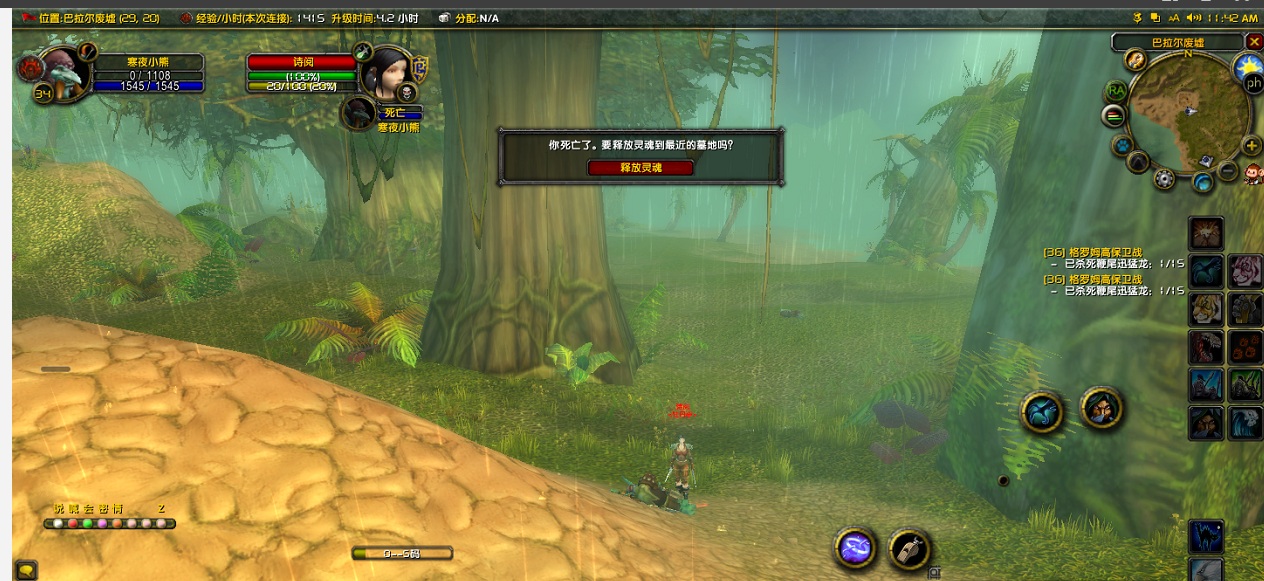Activate the purple lightning swirl action button
This screenshot has height=581, width=1264.
857,547
